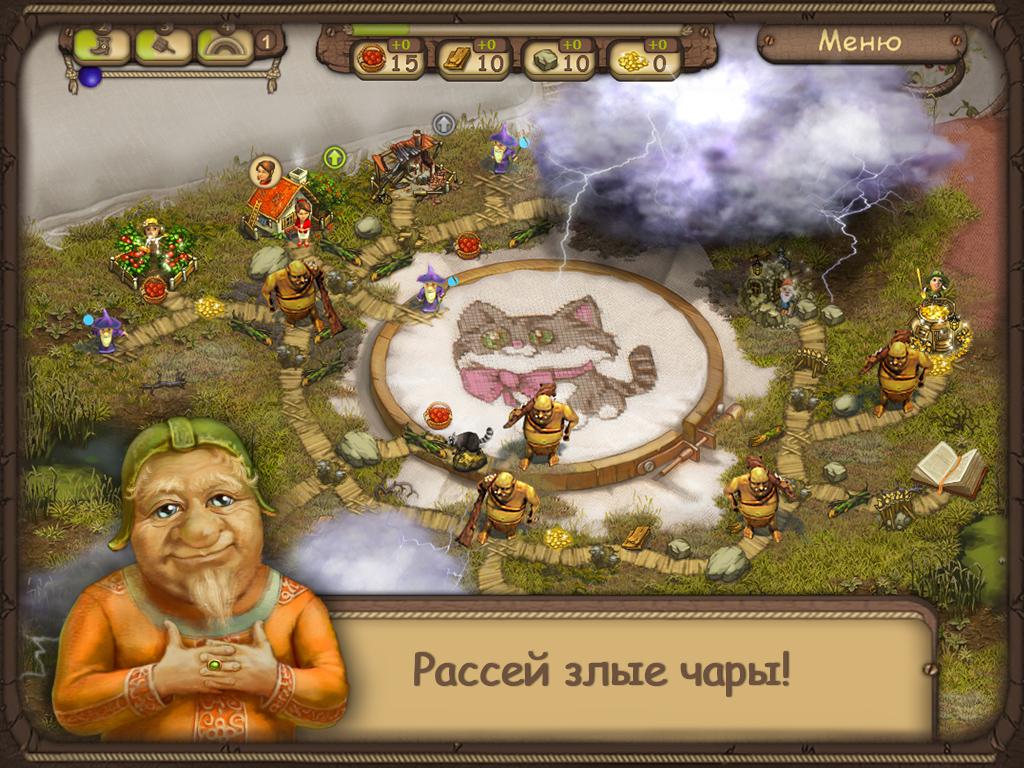Open the Меню button
Viewport: 1024px width, 768px height.
[x=859, y=43]
